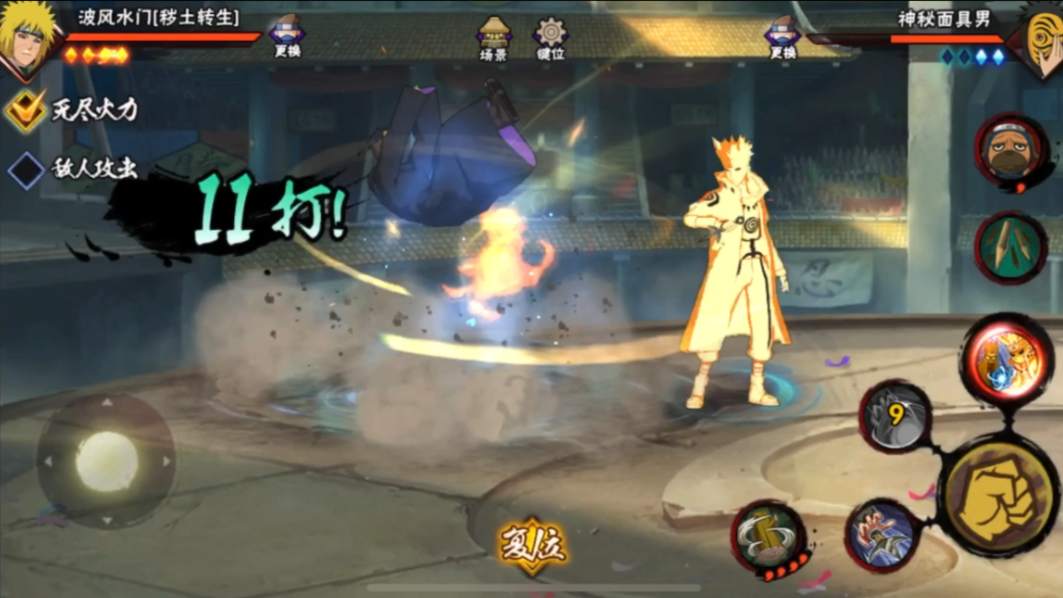The width and height of the screenshot is (1063, 598).
Task: Enable the 敌人攻击 option
Action: [x=26, y=169]
